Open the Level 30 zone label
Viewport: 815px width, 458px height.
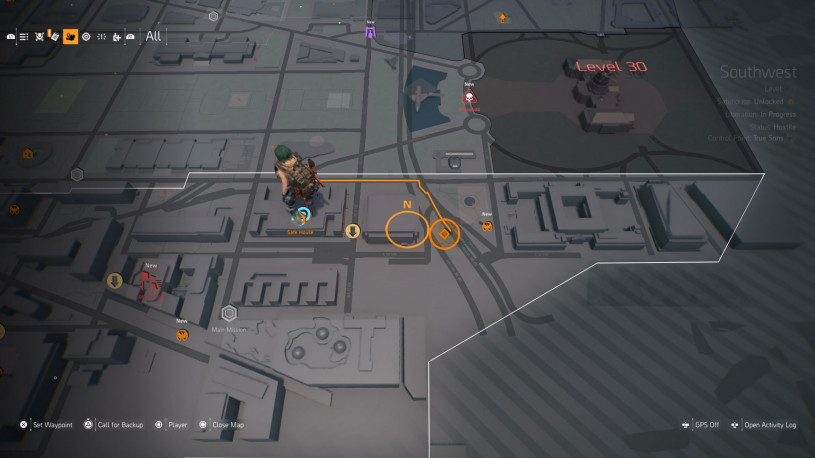pos(611,67)
